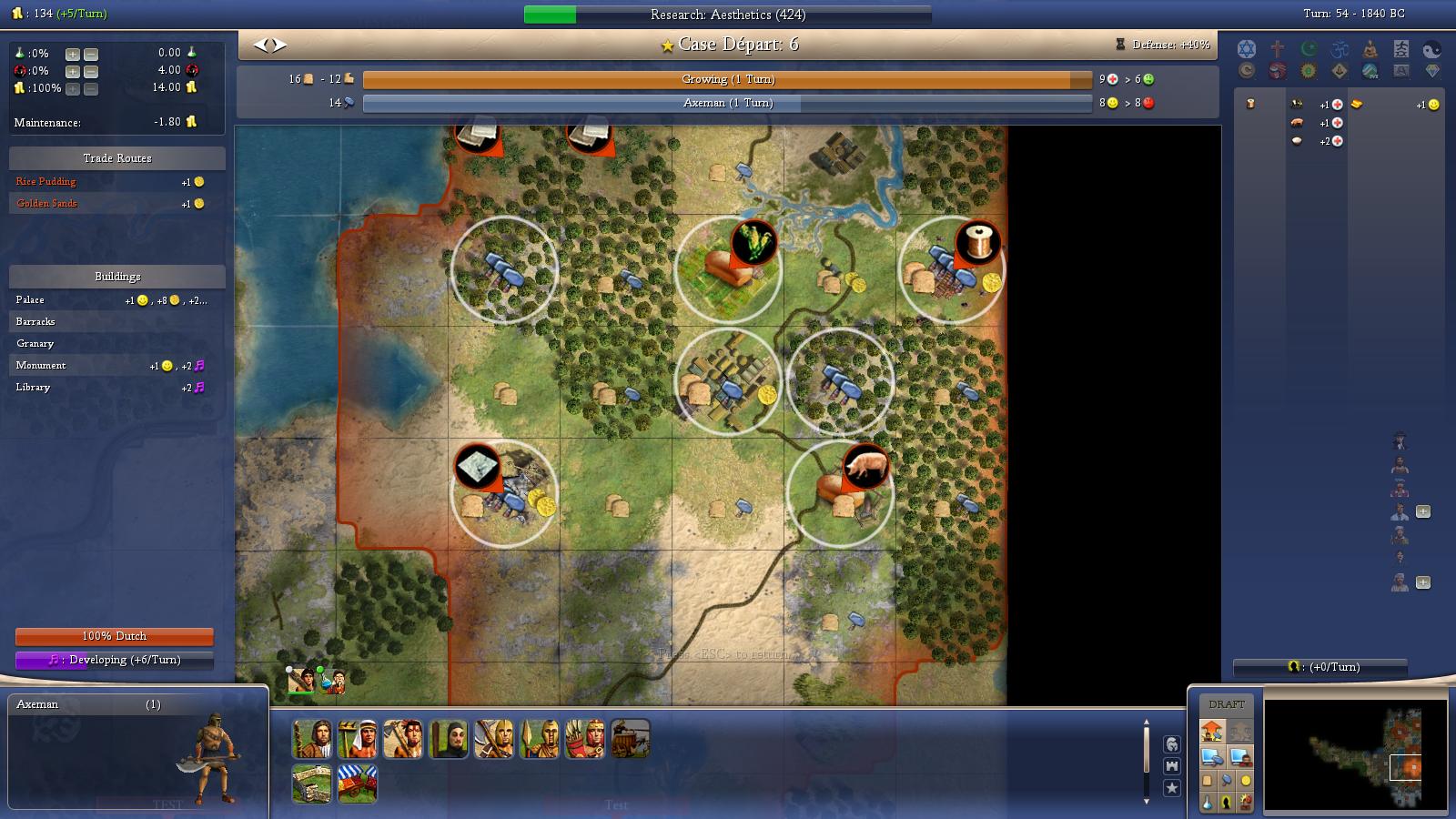This screenshot has height=819, width=1456.
Task: Select the corn farm tile in the city radius
Action: click(x=727, y=268)
